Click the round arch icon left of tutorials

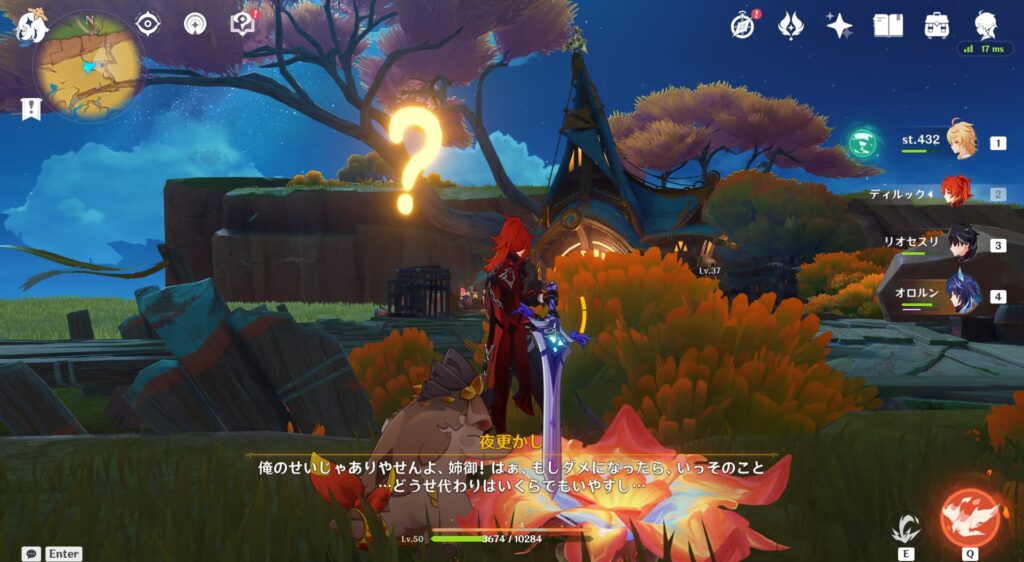pos(196,24)
